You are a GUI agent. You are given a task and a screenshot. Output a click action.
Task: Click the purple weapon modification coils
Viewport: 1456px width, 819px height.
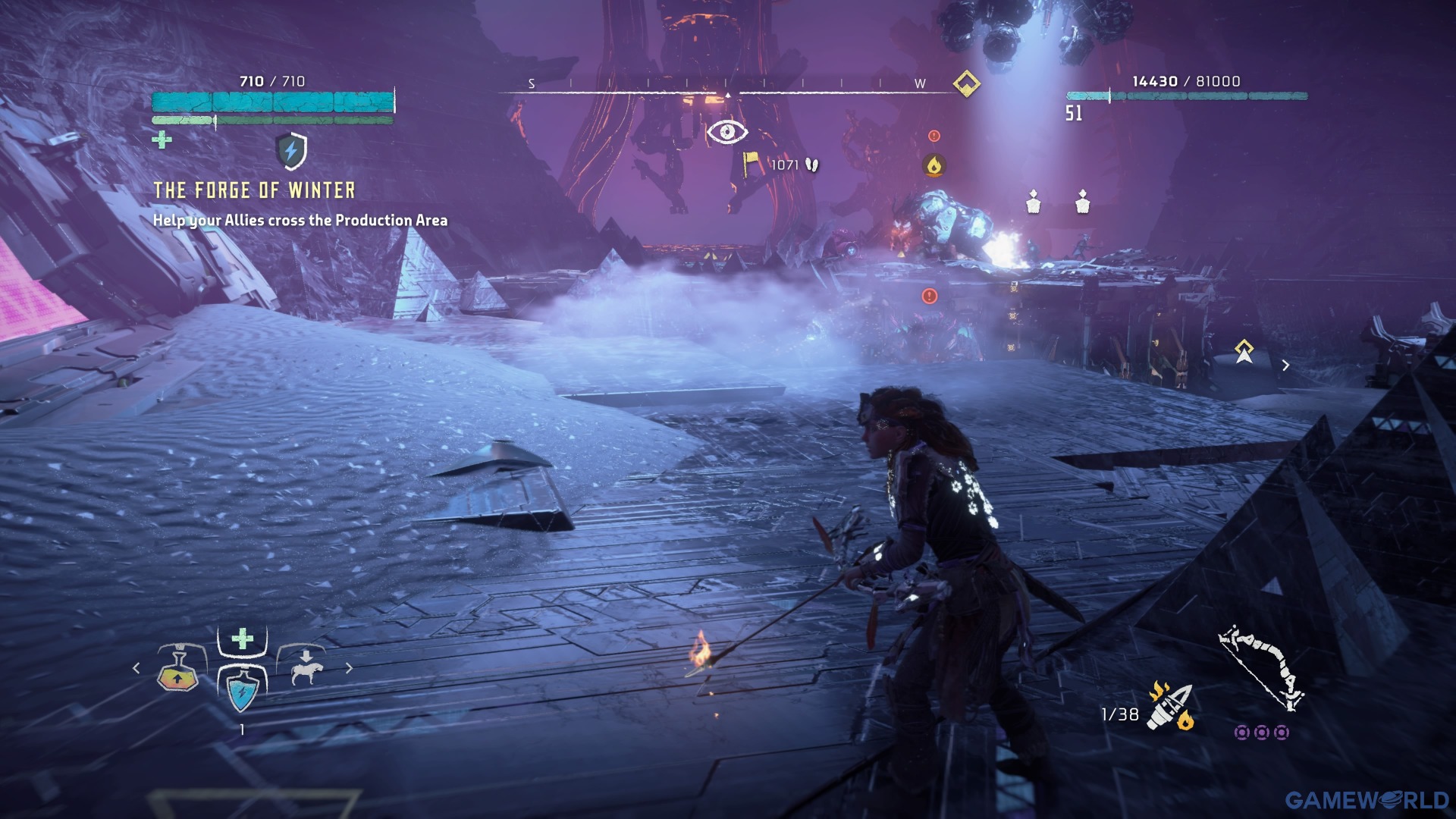coord(1261,733)
